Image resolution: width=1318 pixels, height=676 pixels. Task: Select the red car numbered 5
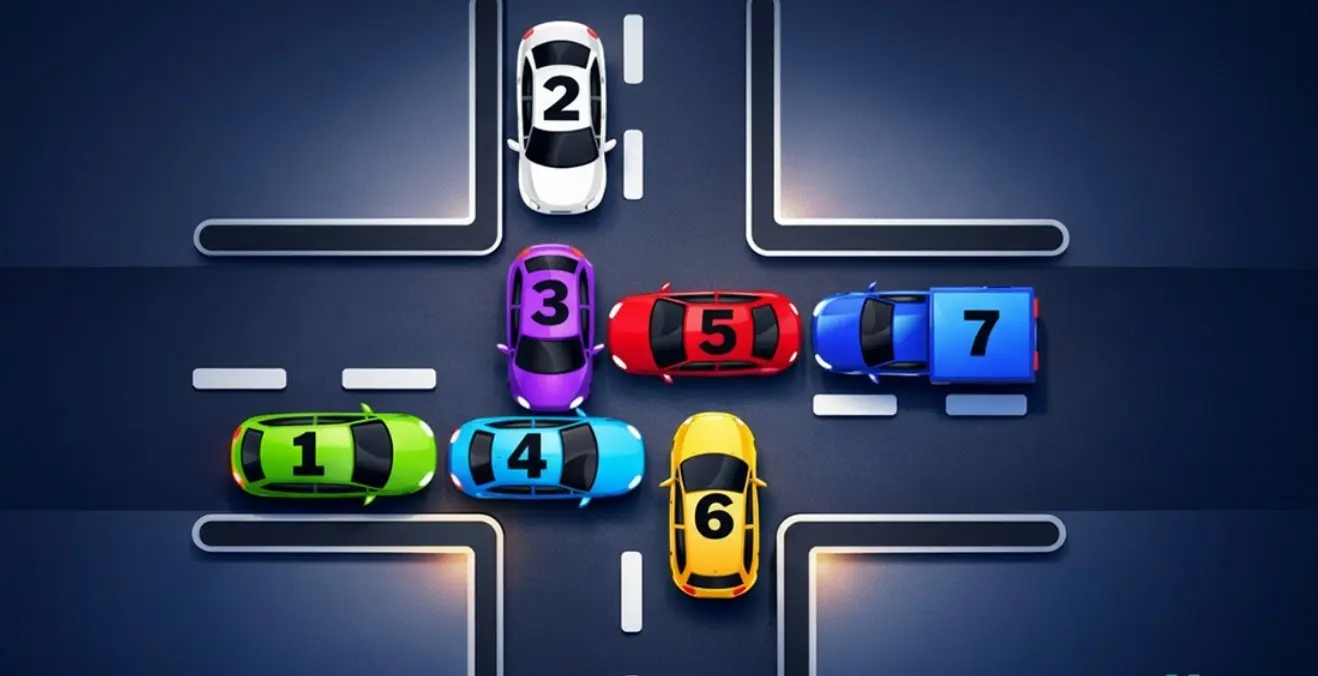coord(704,334)
